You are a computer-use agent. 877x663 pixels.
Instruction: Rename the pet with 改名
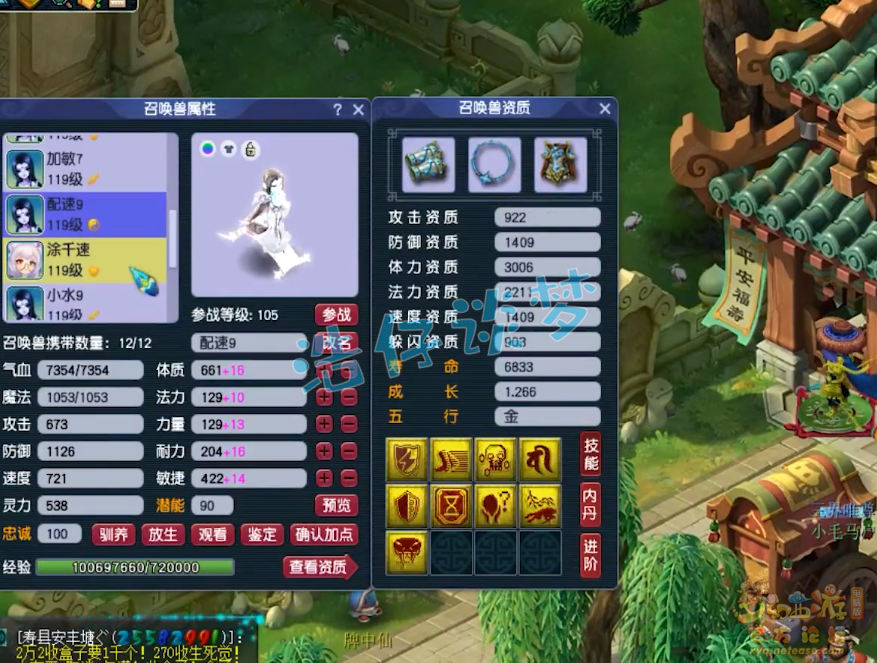336,343
